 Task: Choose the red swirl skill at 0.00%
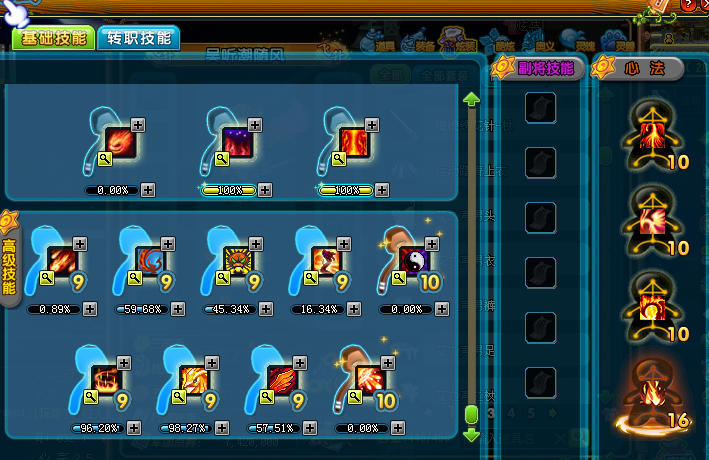(x=119, y=143)
